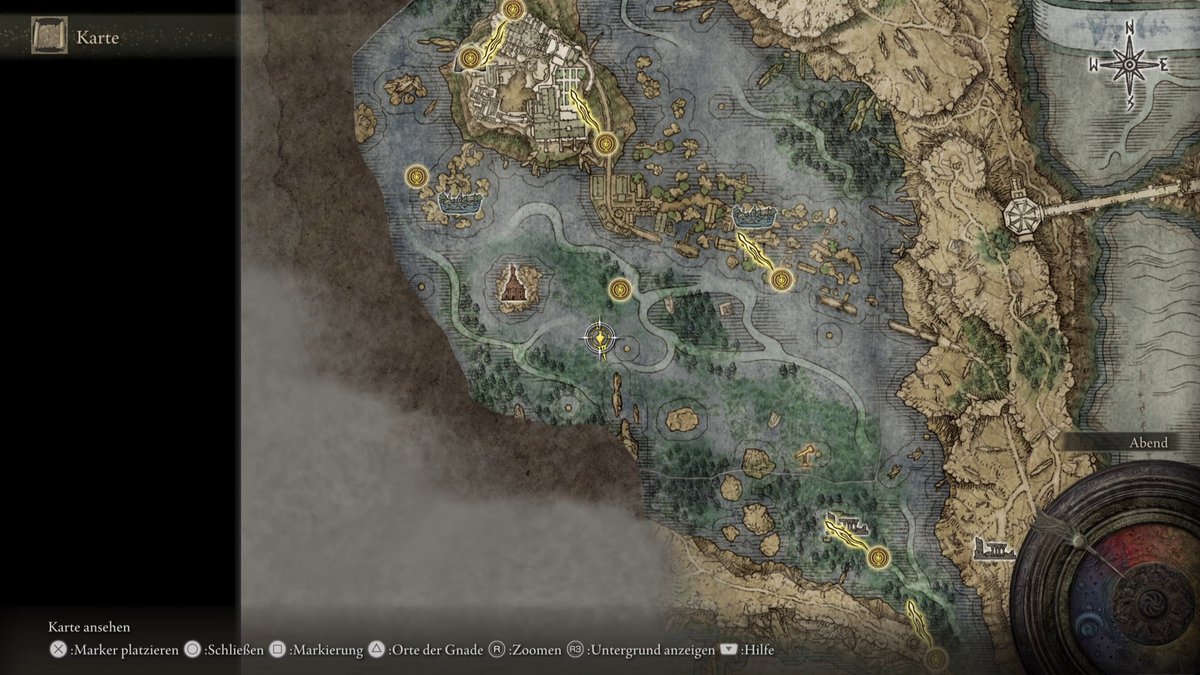Image resolution: width=1200 pixels, height=675 pixels.
Task: Select the yellow map cursor marker
Action: coord(599,340)
